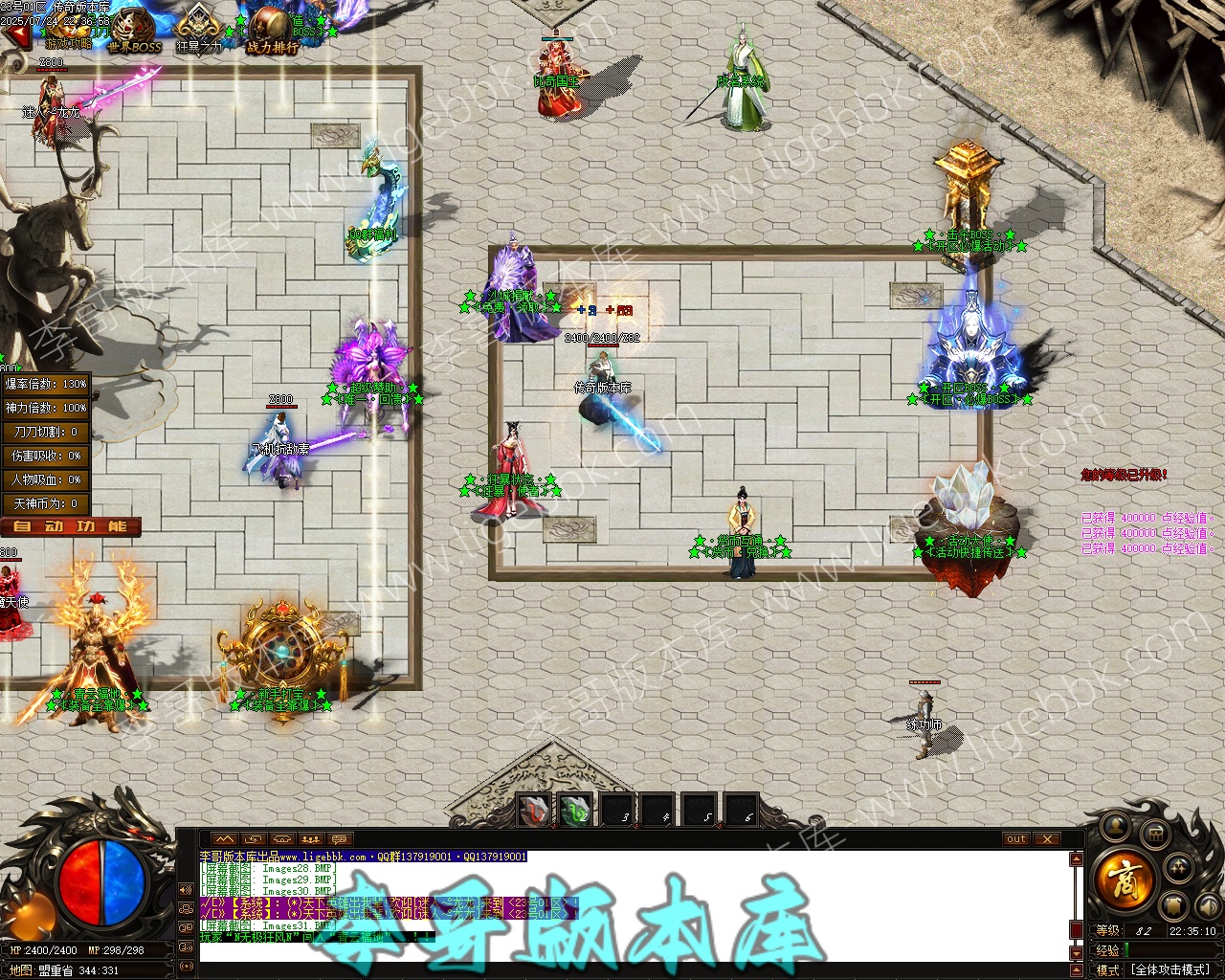
Task: Select the first chat channel tab button
Action: pyautogui.click(x=224, y=839)
